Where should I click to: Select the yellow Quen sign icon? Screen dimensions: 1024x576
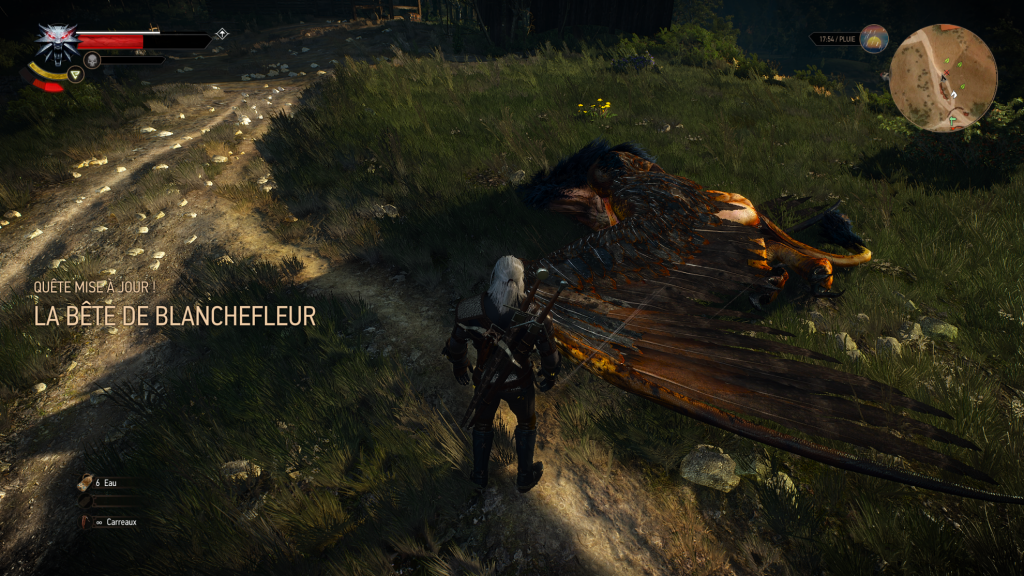74,73
